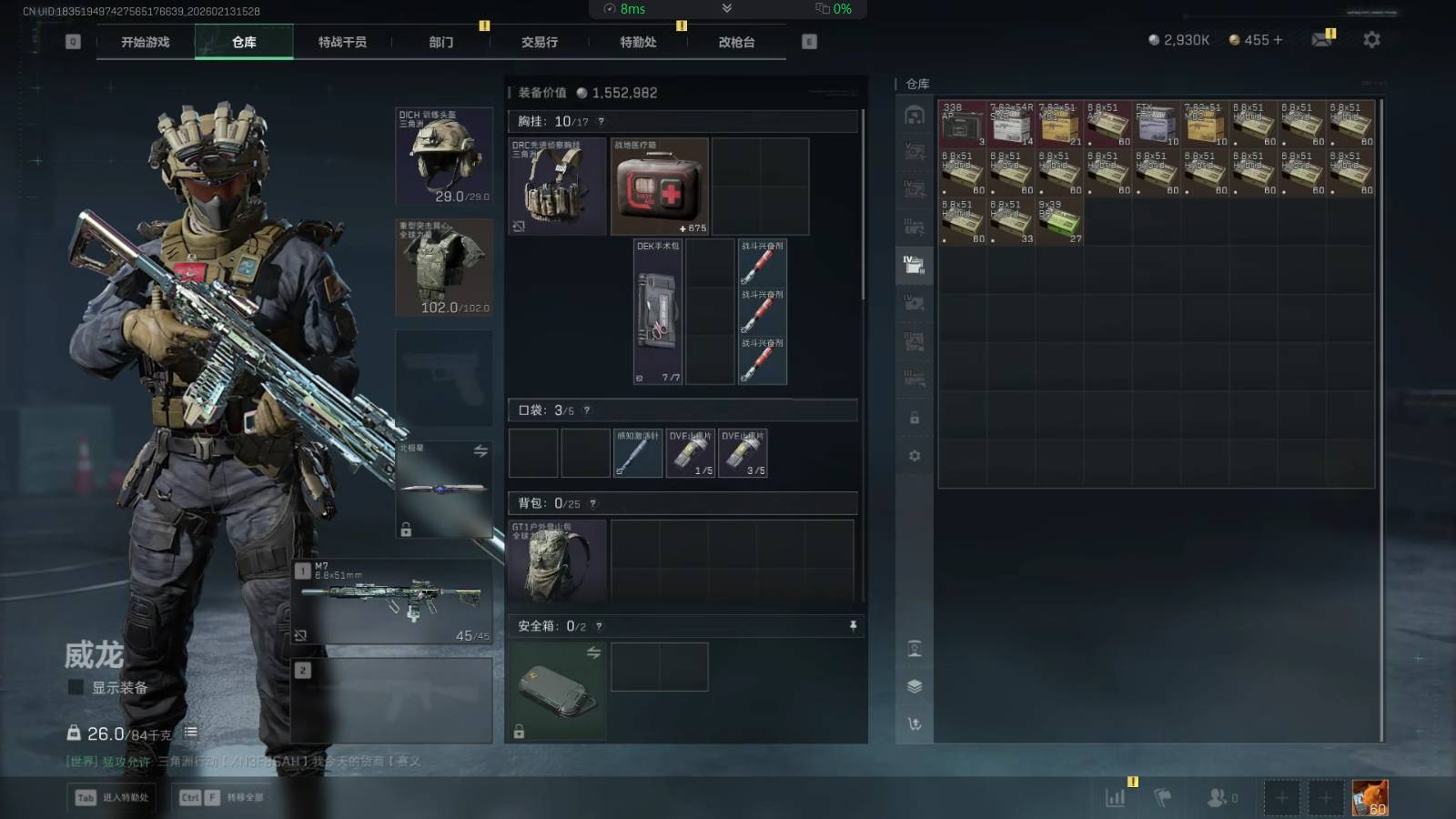This screenshot has width=1456, height=819.
Task: Open the settings gear icon
Action: 1371,40
